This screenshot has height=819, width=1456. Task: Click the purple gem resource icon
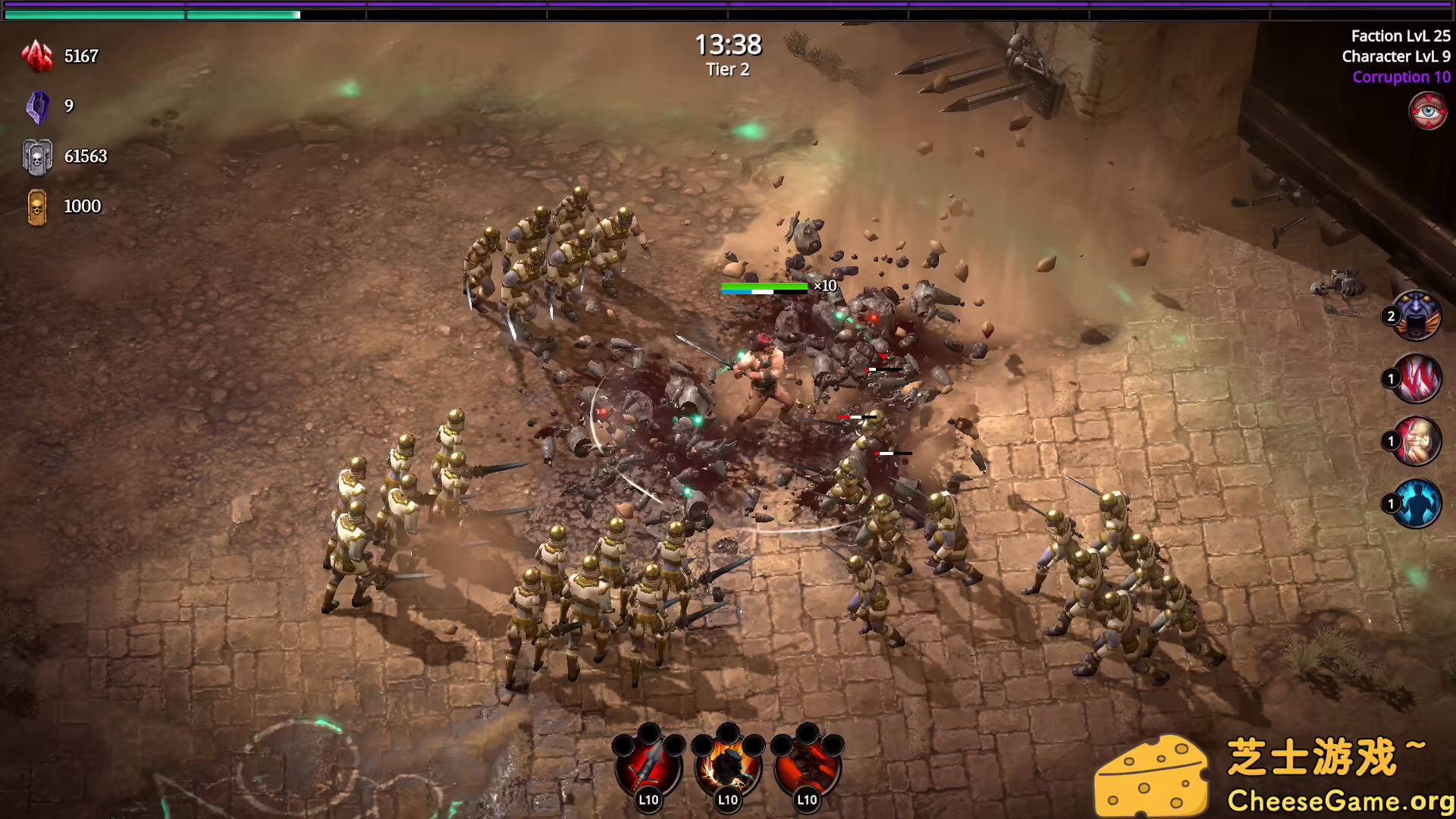tap(36, 107)
